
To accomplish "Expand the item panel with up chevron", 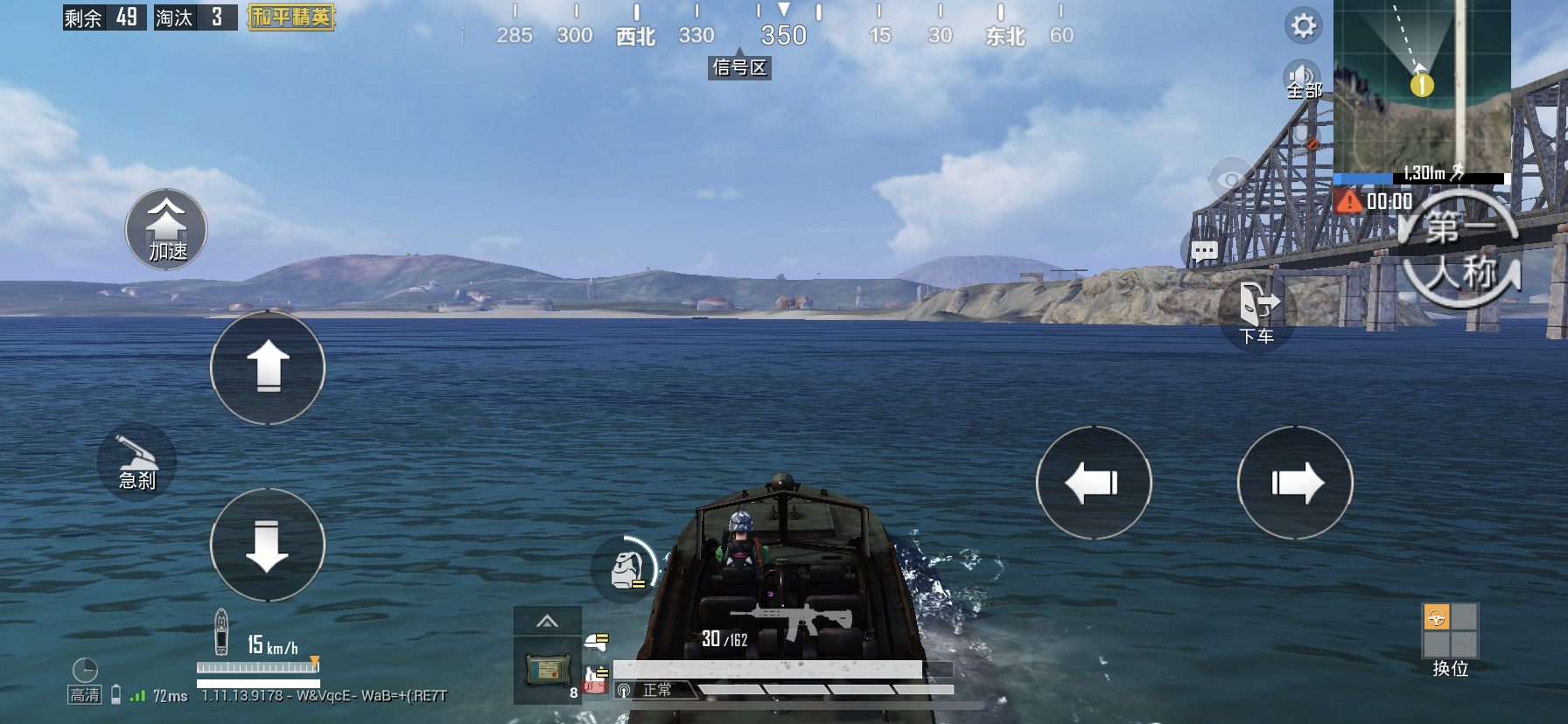I will coord(547,621).
